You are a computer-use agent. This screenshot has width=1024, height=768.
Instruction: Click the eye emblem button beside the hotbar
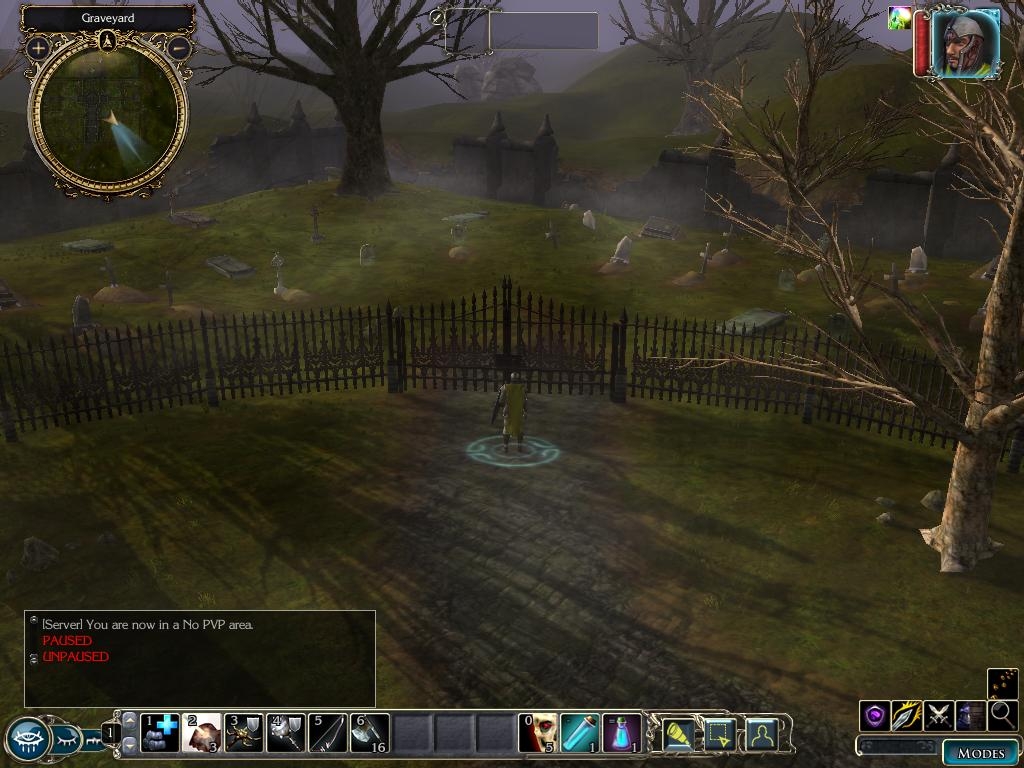pyautogui.click(x=28, y=739)
